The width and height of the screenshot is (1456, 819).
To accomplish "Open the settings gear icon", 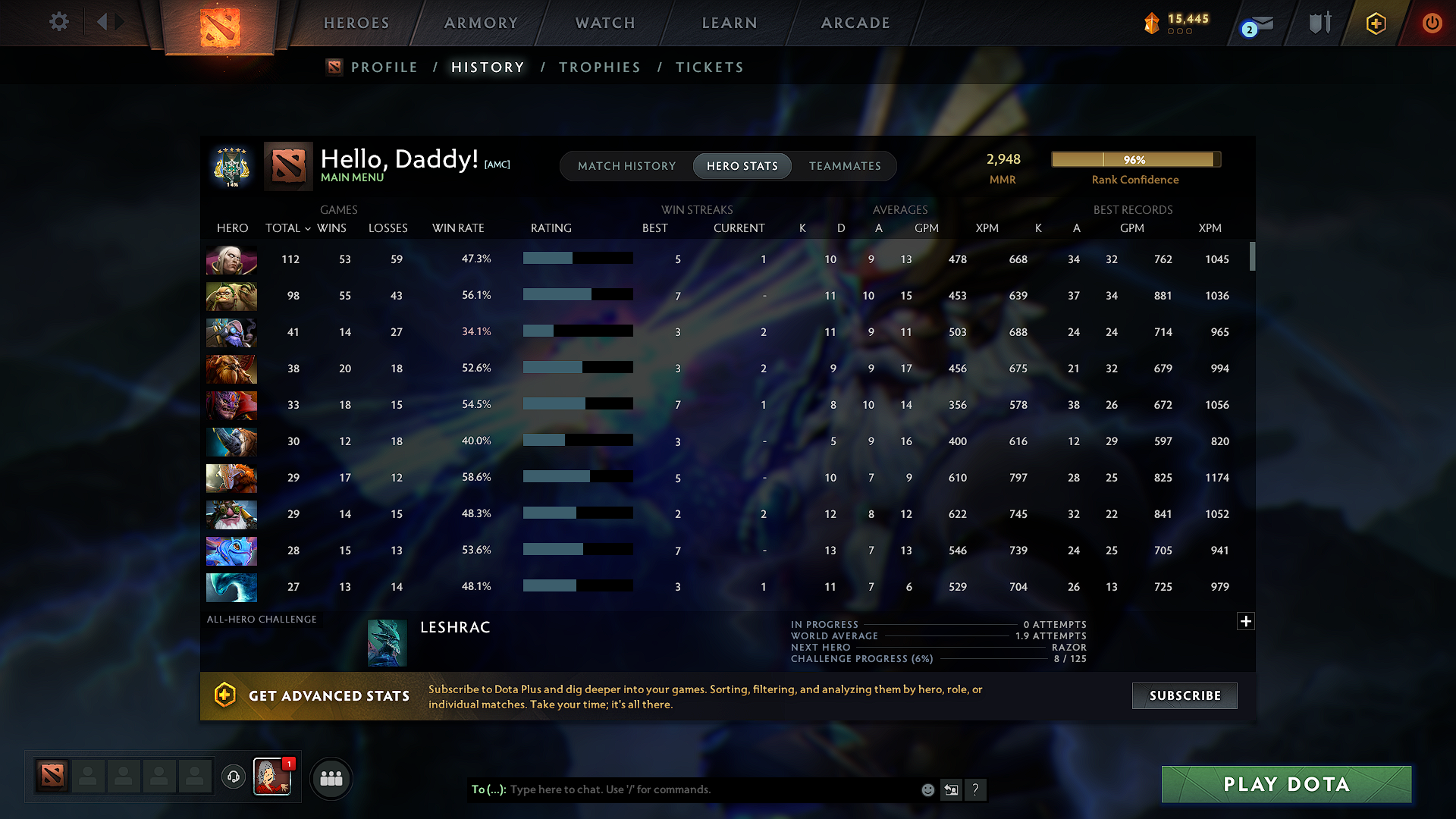I will pos(58,22).
